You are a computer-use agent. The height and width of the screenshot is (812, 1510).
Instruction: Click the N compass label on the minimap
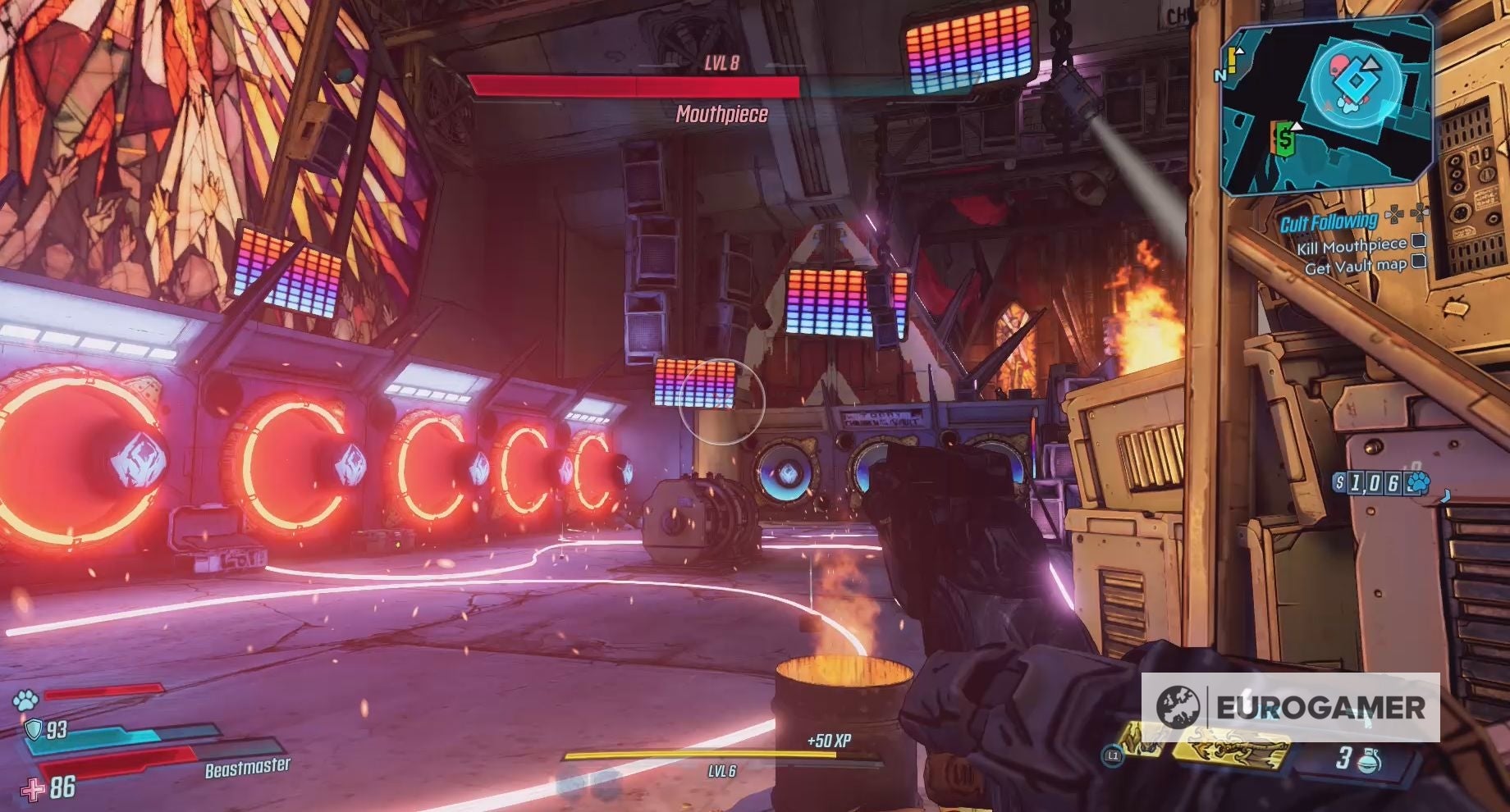point(1220,75)
